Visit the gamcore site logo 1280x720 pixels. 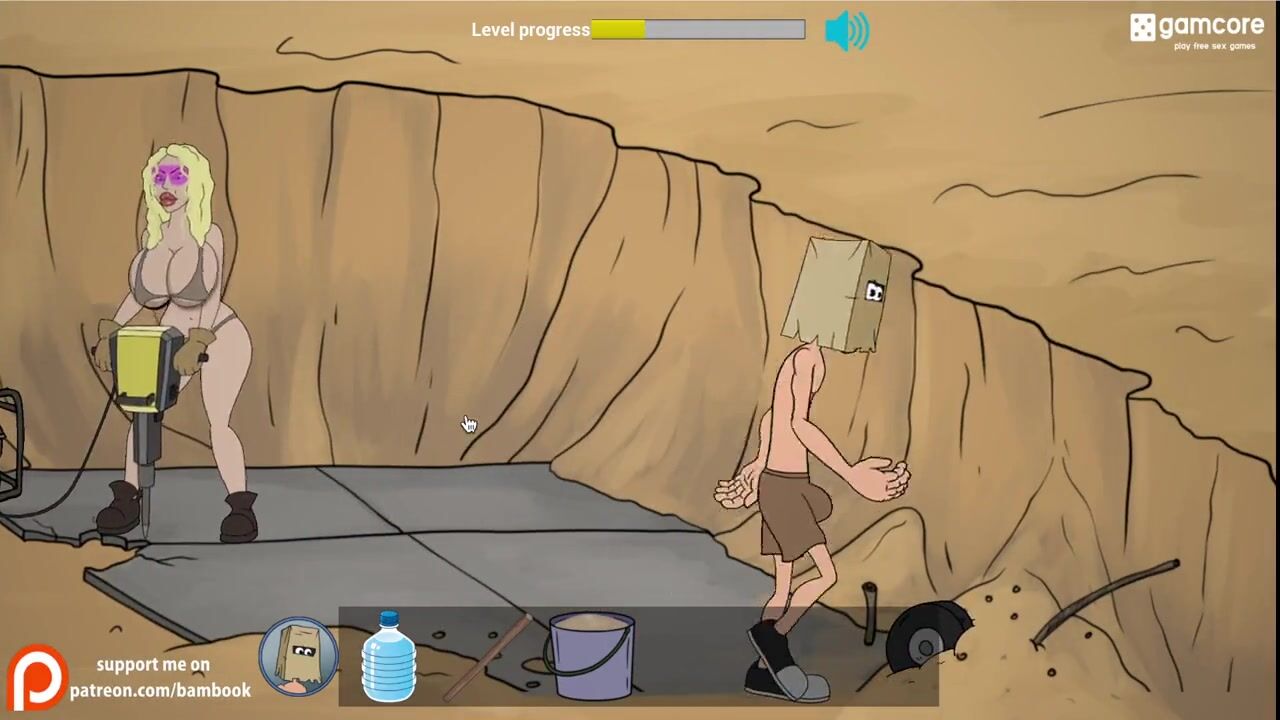click(x=1195, y=30)
